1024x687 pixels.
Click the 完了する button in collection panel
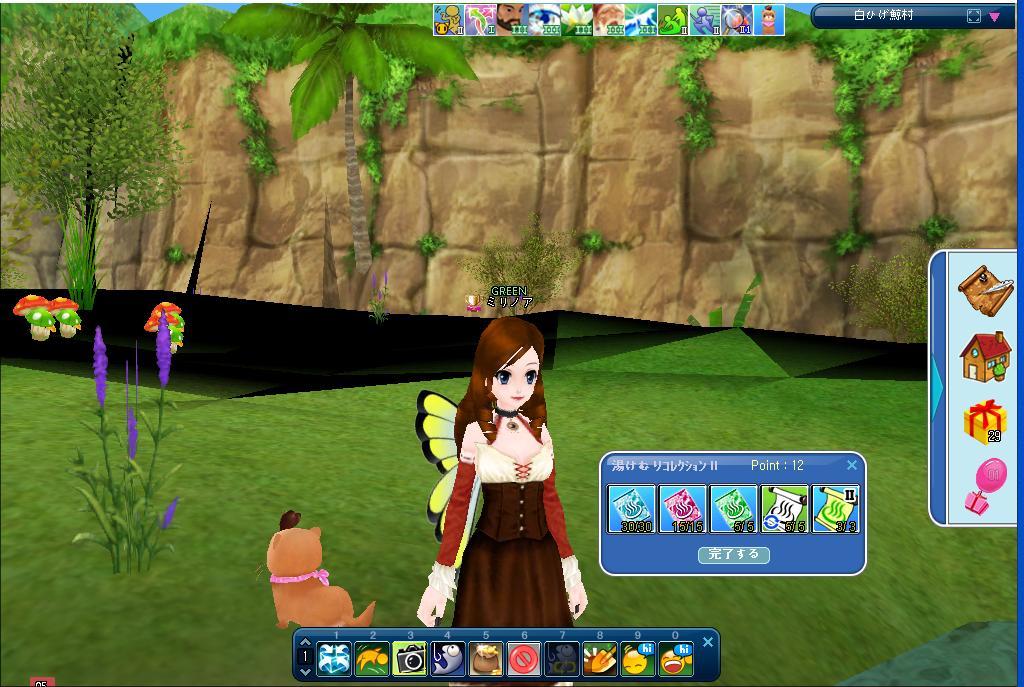tap(733, 554)
